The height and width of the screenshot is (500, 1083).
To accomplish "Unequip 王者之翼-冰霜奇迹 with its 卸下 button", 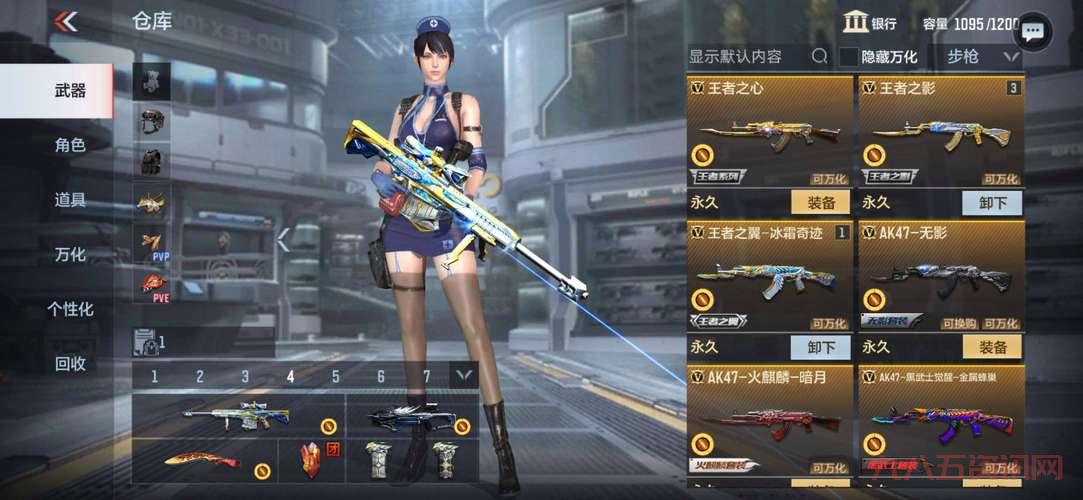I will coord(820,347).
